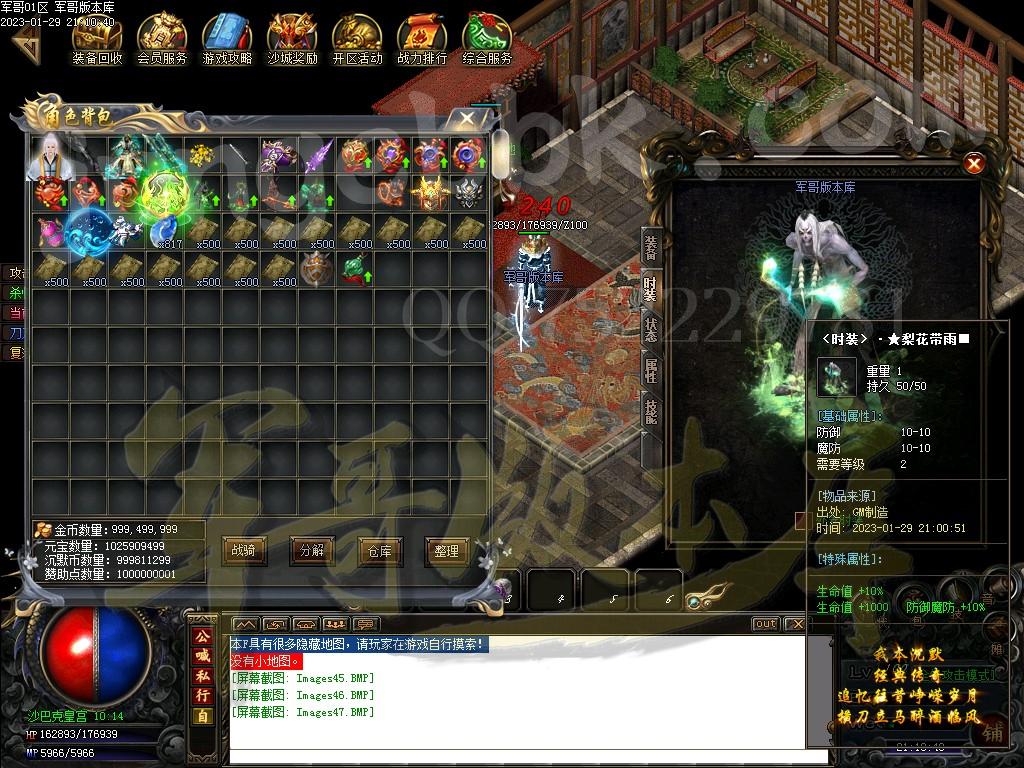
Task: Open the 沙城奖励 Sand City rewards
Action: (x=292, y=38)
